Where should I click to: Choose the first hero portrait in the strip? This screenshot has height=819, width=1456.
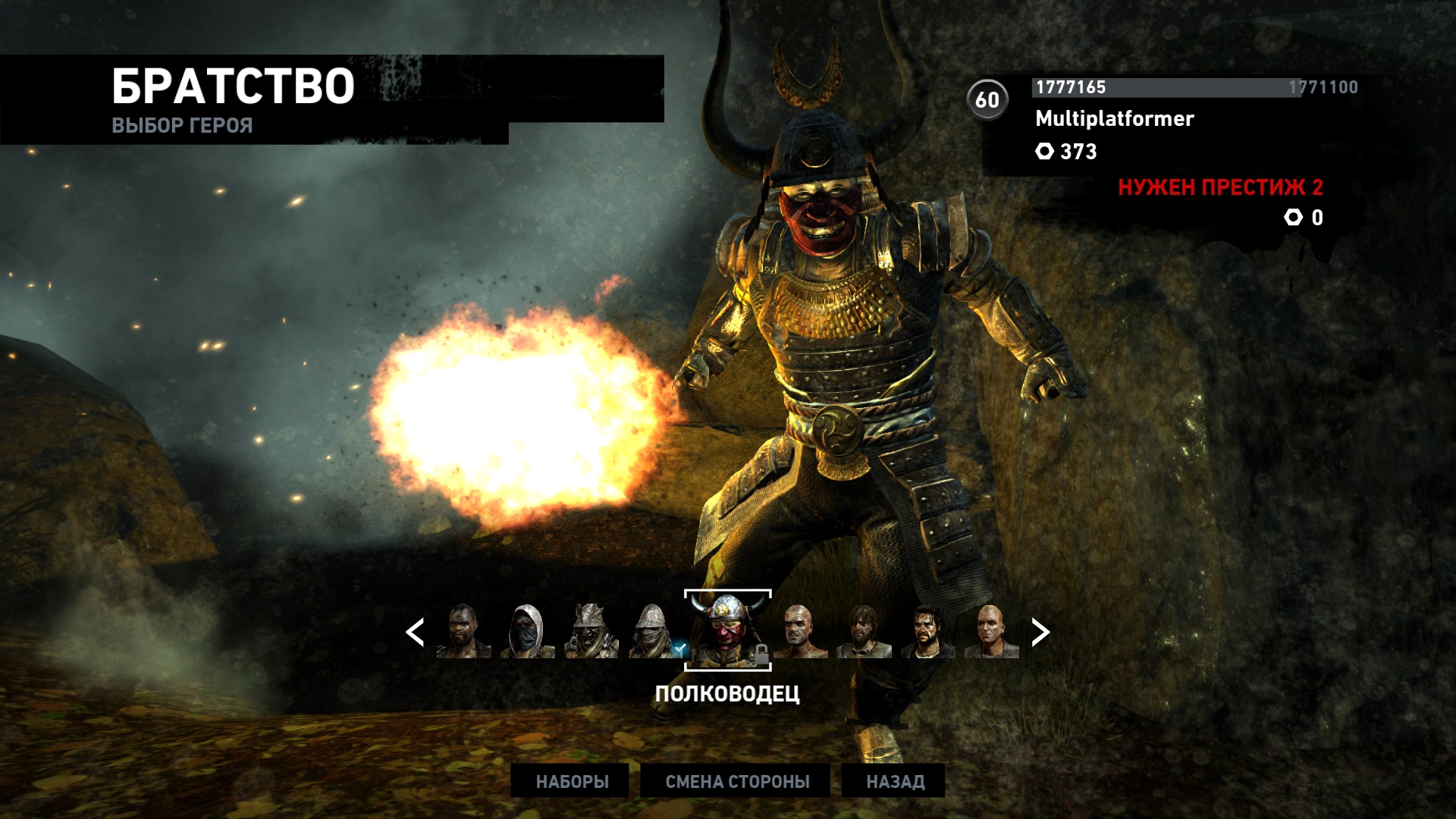(x=463, y=631)
